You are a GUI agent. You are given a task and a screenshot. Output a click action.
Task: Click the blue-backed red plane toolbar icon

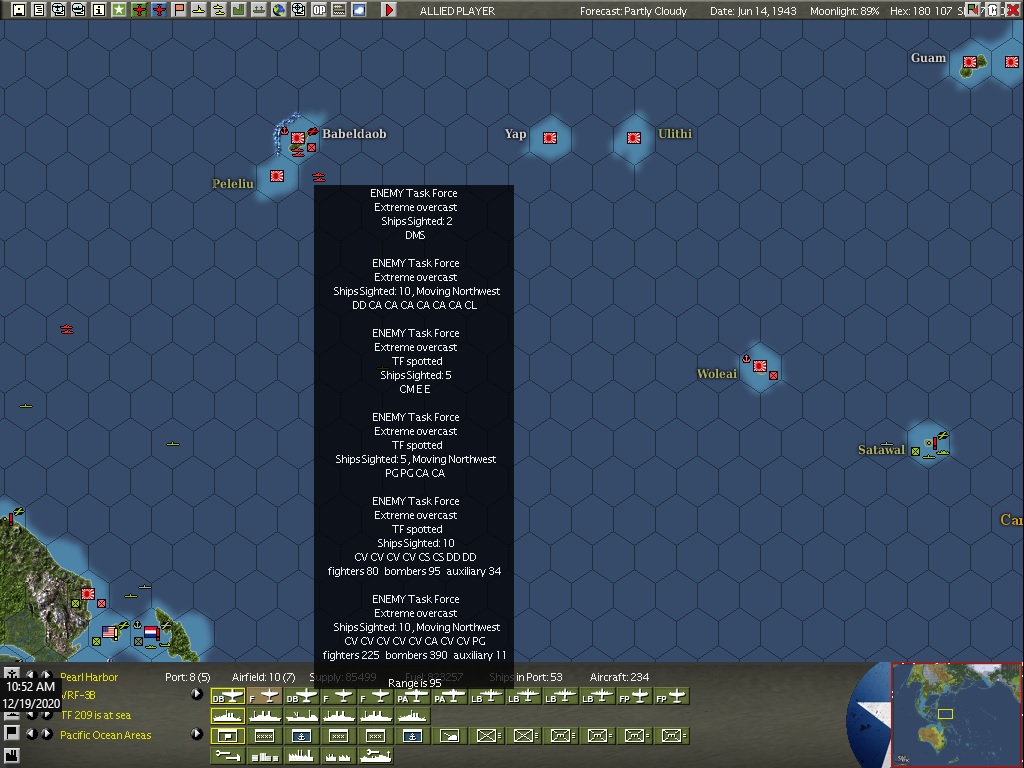click(159, 10)
